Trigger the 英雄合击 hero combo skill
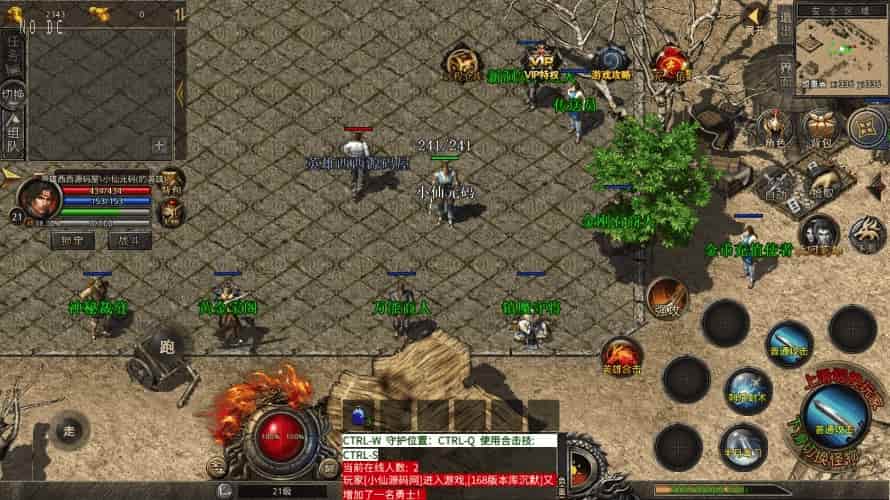 [x=621, y=355]
